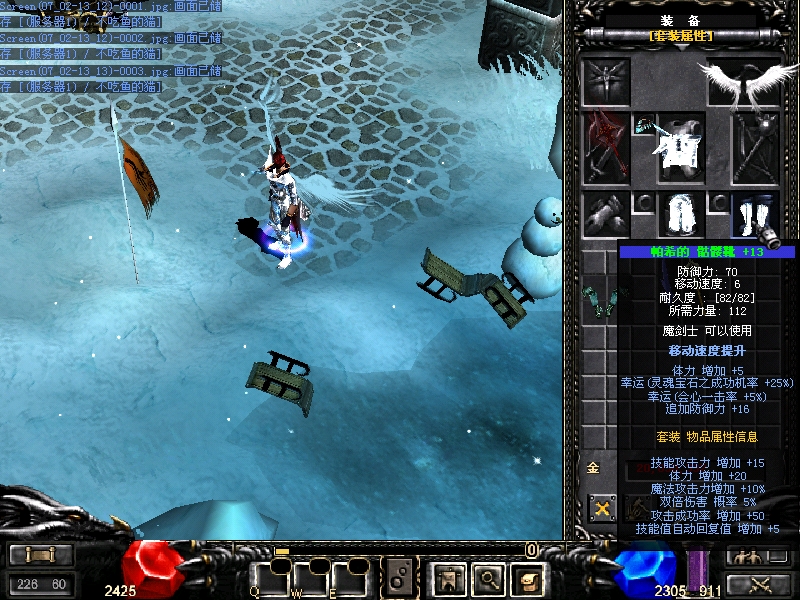Image resolution: width=800 pixels, height=600 pixels.
Task: Select the white body armor slot
Action: [x=680, y=148]
